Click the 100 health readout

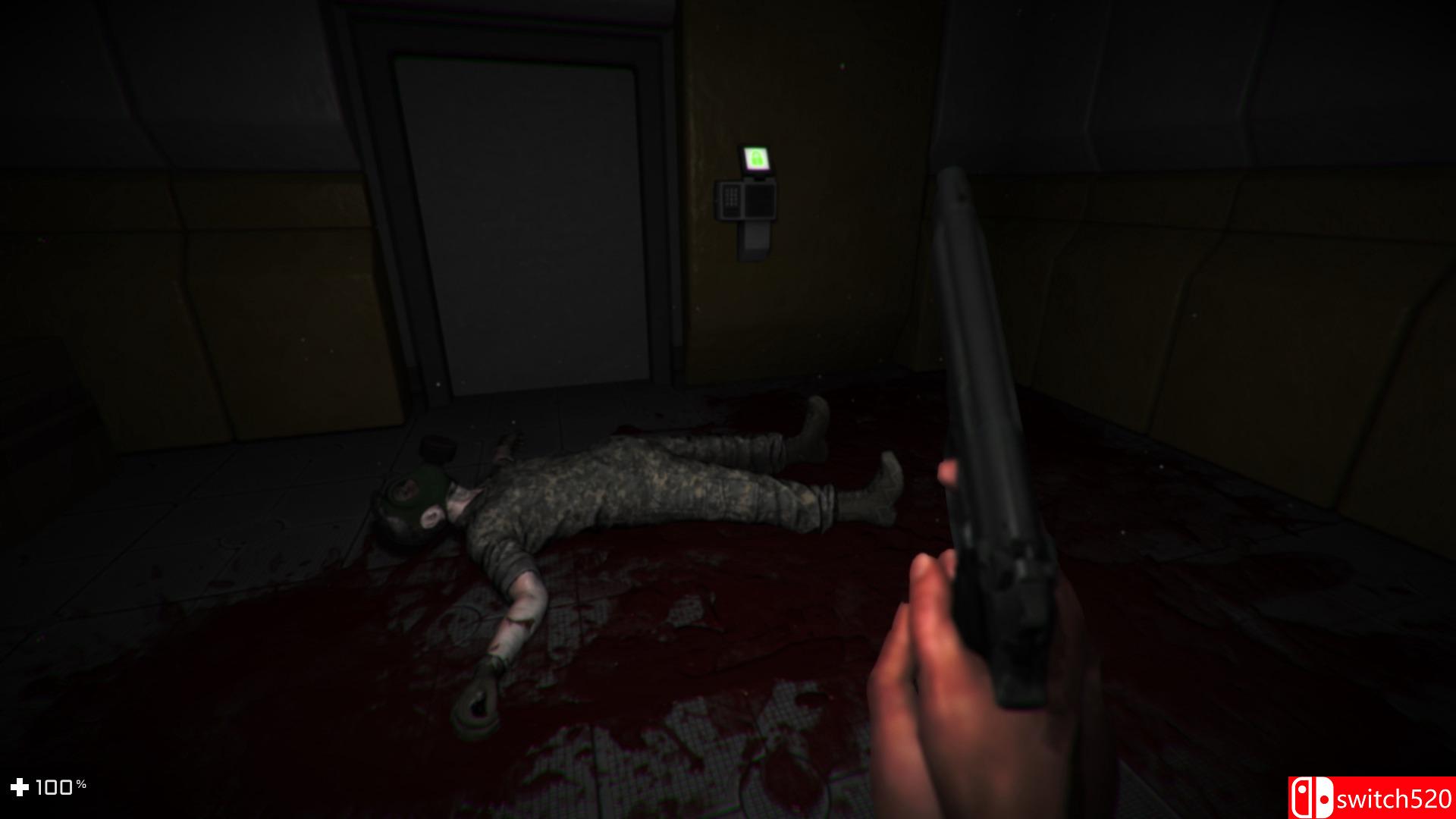click(55, 787)
